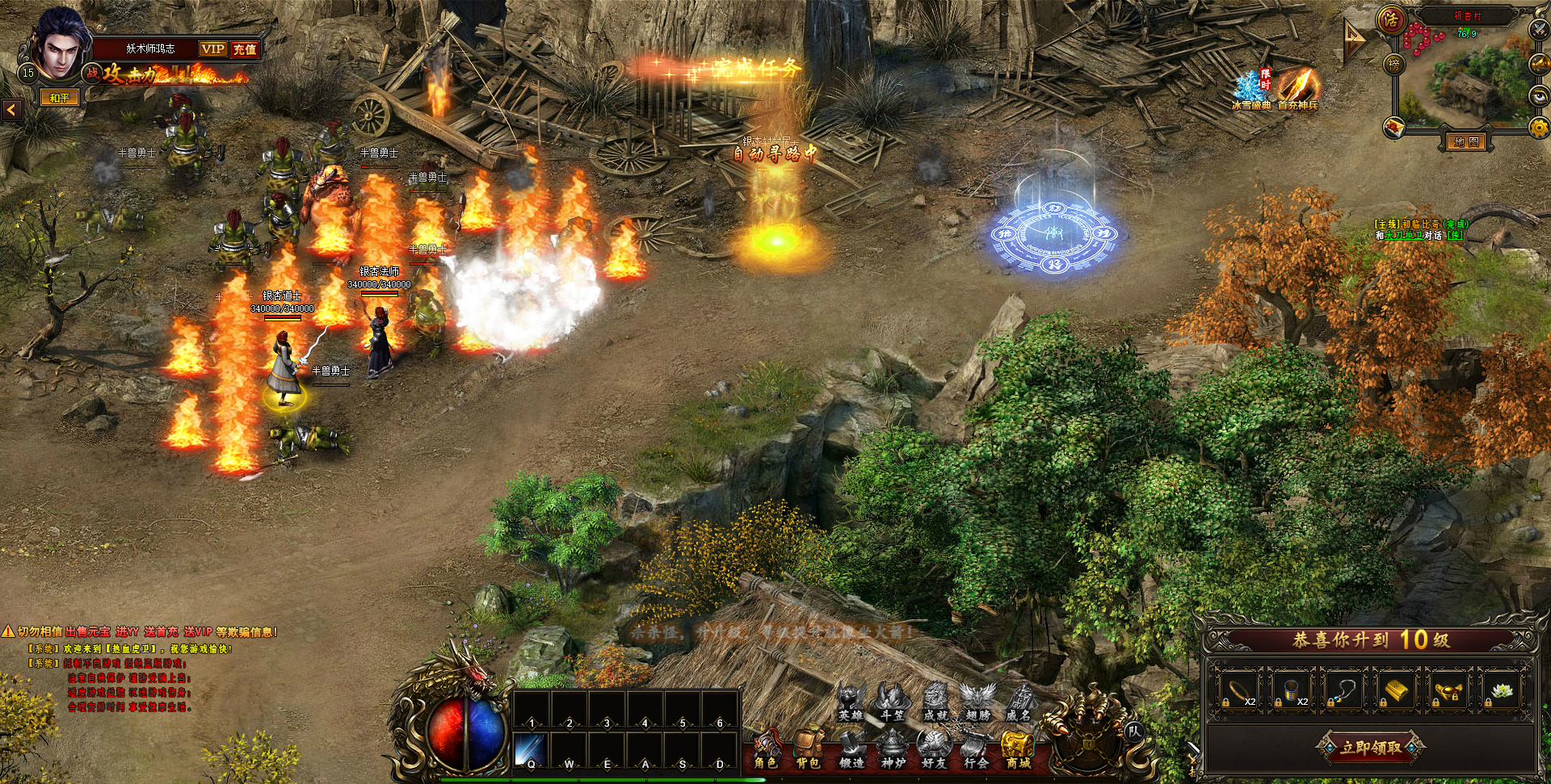Toggle the 和平 attack mode button
1551x784 pixels.
[61, 98]
